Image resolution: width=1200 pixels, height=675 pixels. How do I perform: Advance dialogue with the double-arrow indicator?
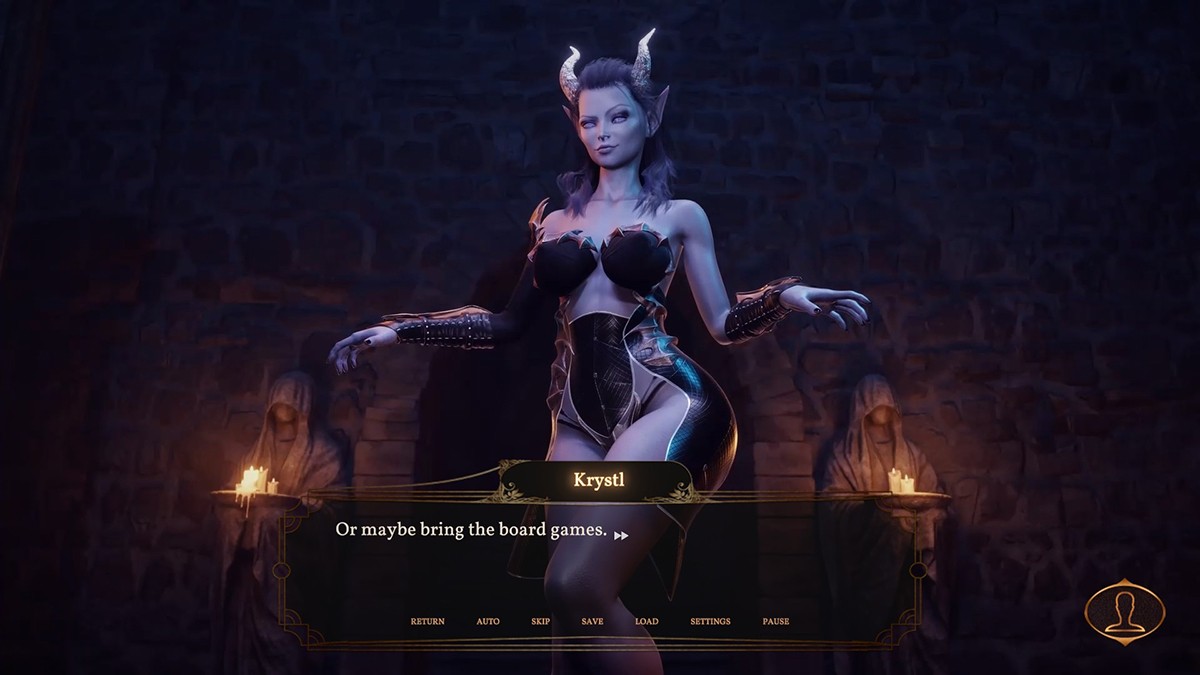click(621, 536)
